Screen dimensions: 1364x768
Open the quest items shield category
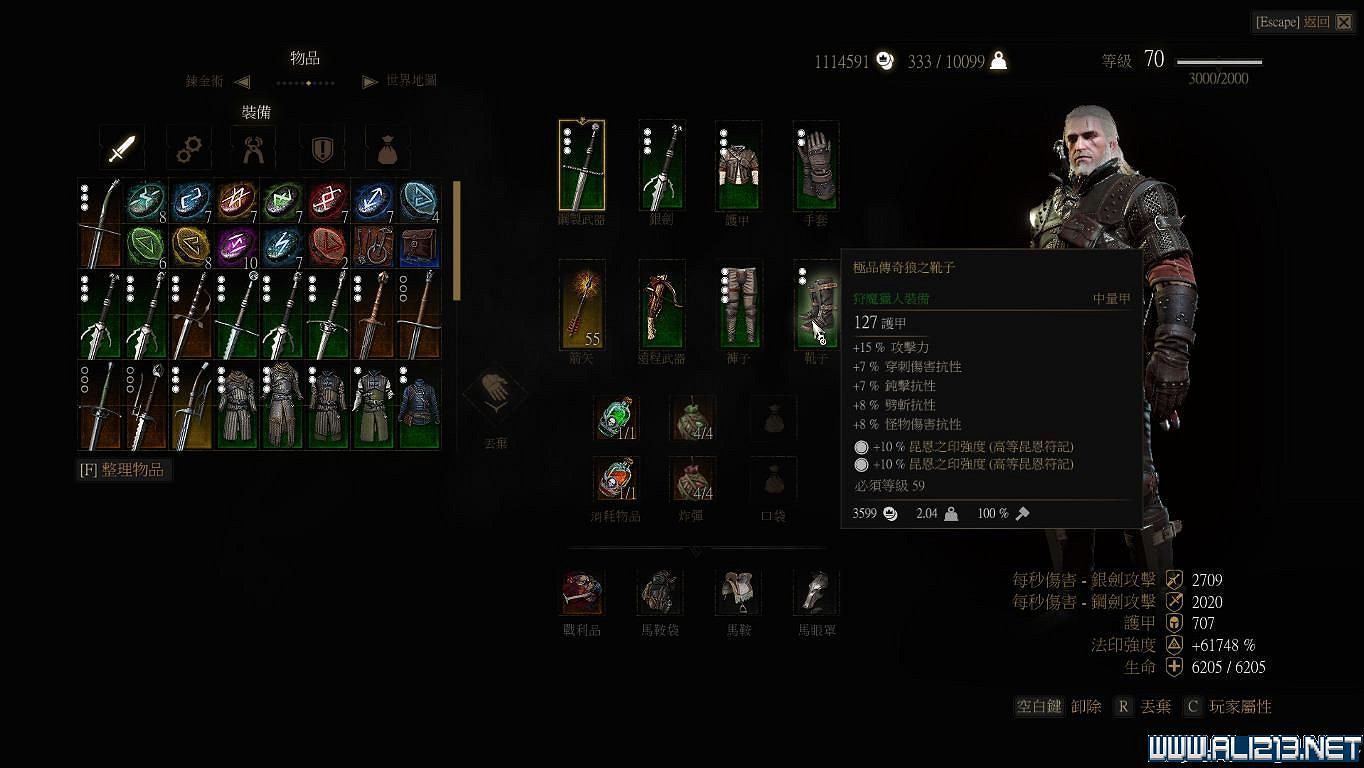click(x=321, y=147)
